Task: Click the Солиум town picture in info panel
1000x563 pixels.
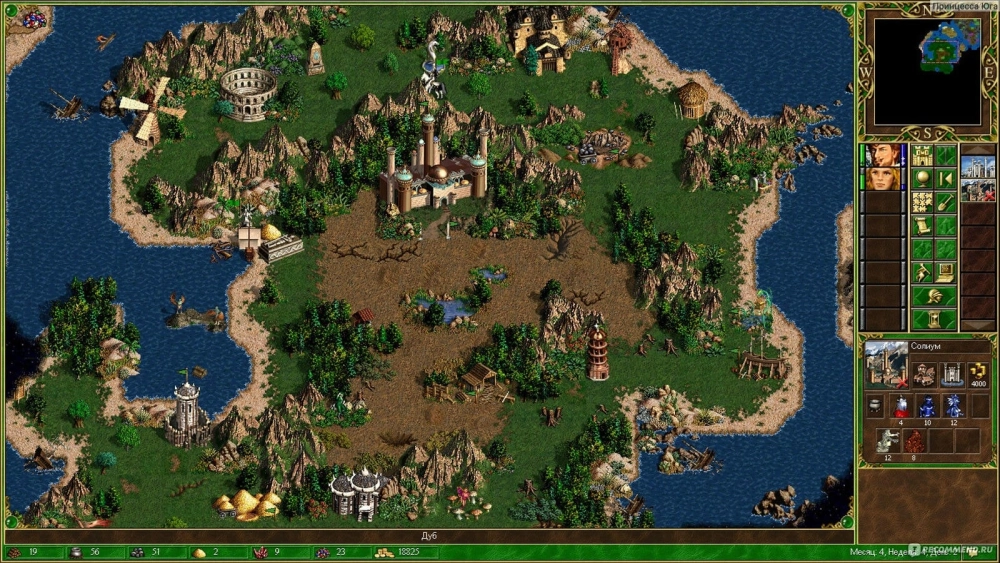Action: click(x=886, y=365)
